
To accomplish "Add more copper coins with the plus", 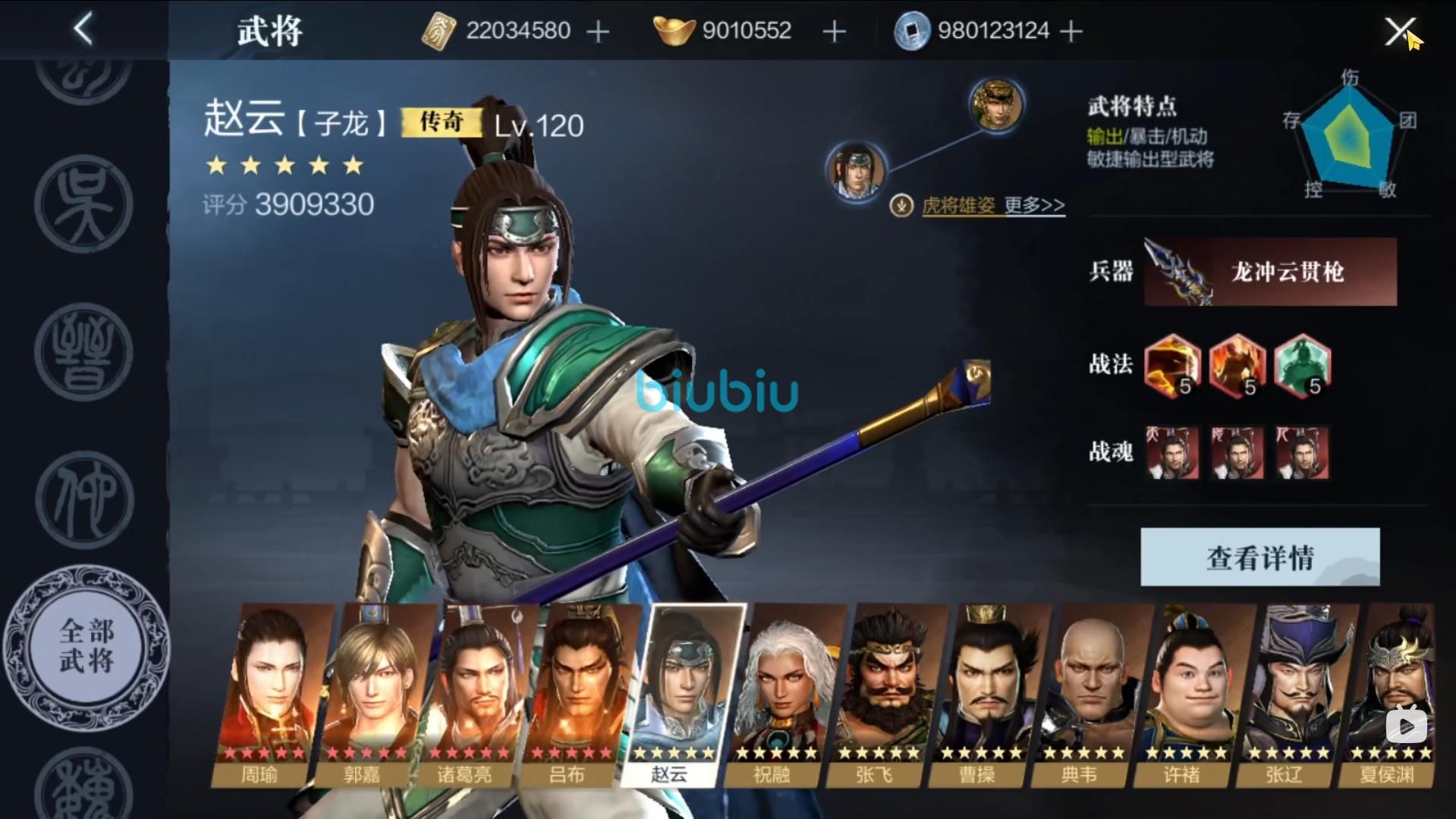I will [x=1071, y=32].
